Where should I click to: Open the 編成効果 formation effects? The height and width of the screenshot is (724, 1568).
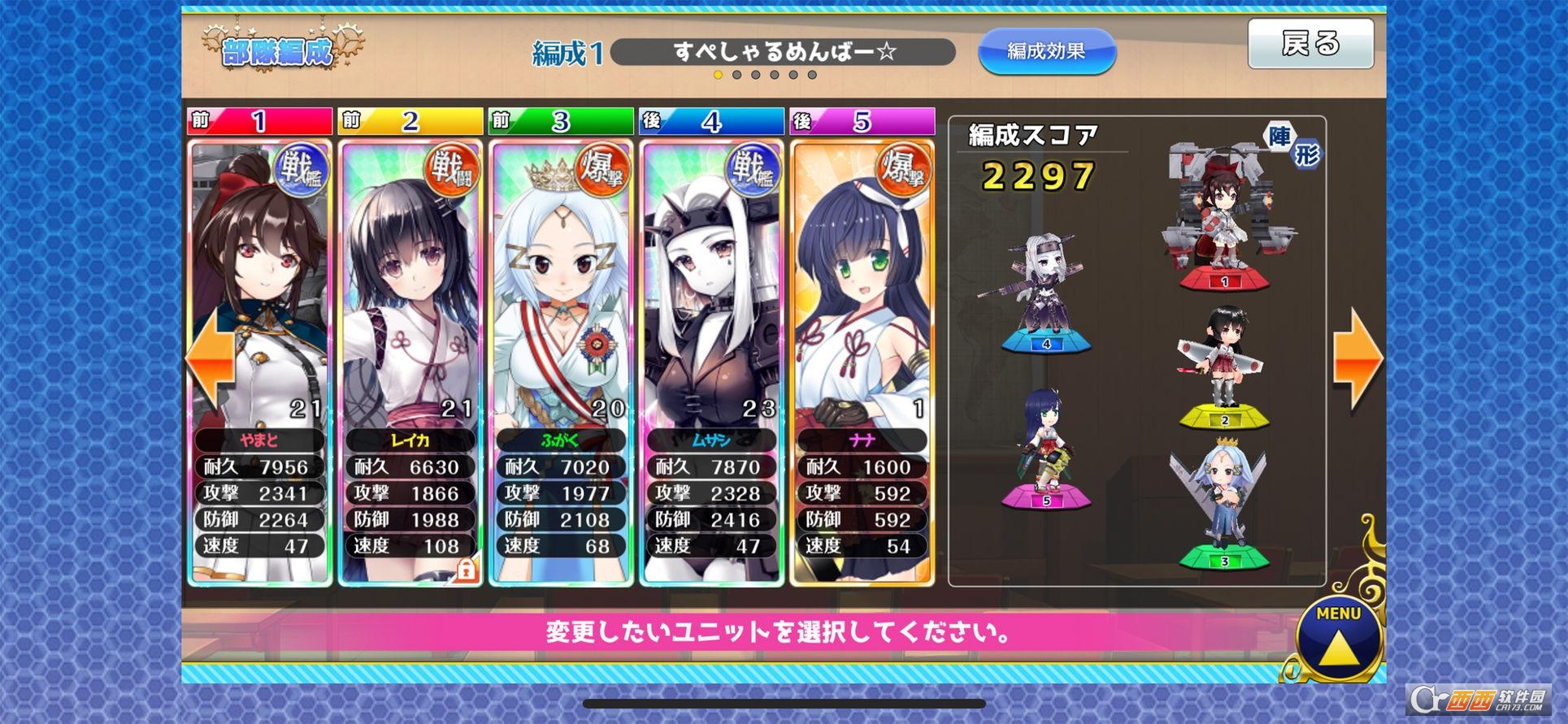point(1046,51)
